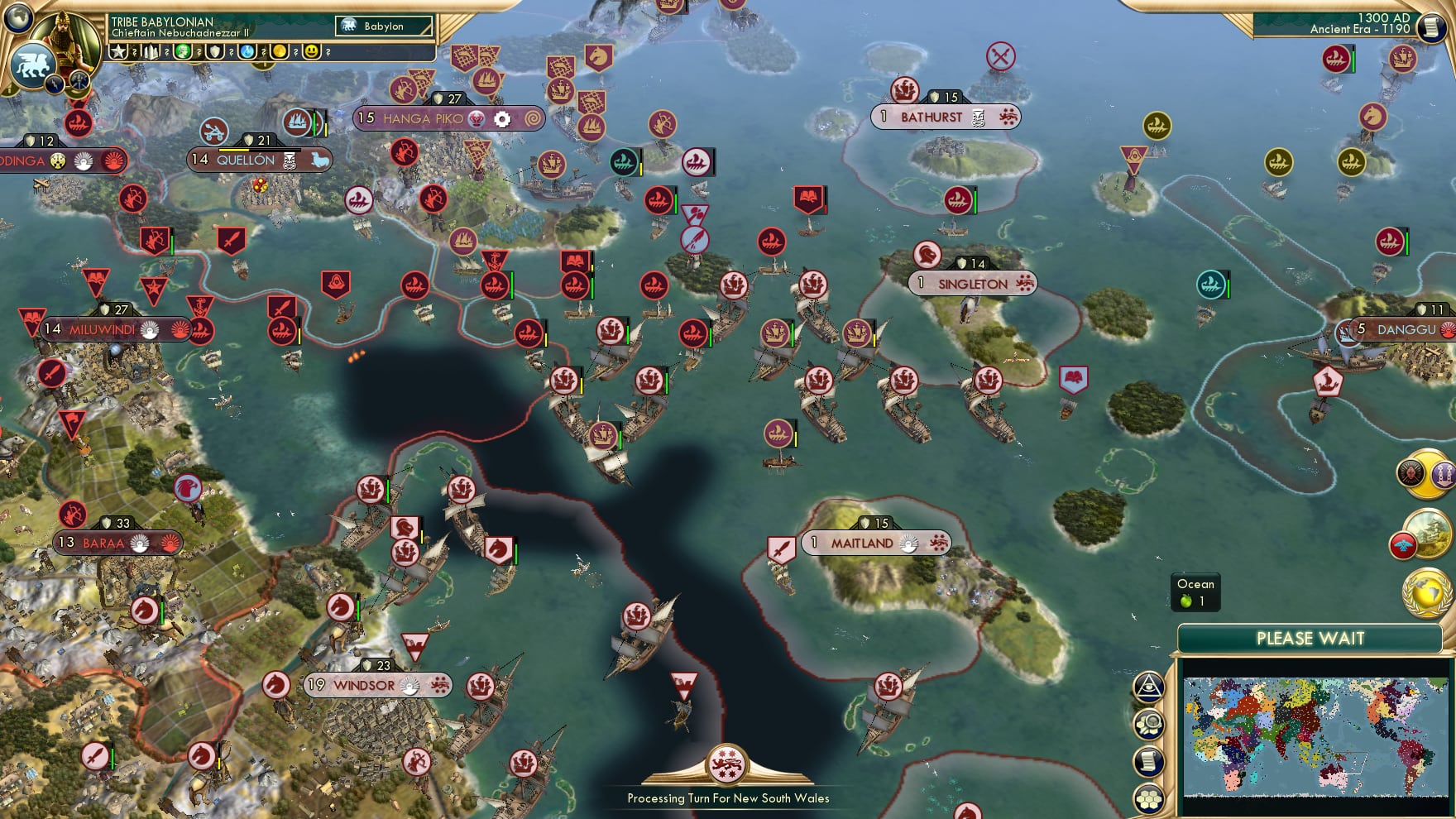1456x819 pixels.
Task: Open the notification log scroll icon above minimap
Action: [x=1149, y=760]
